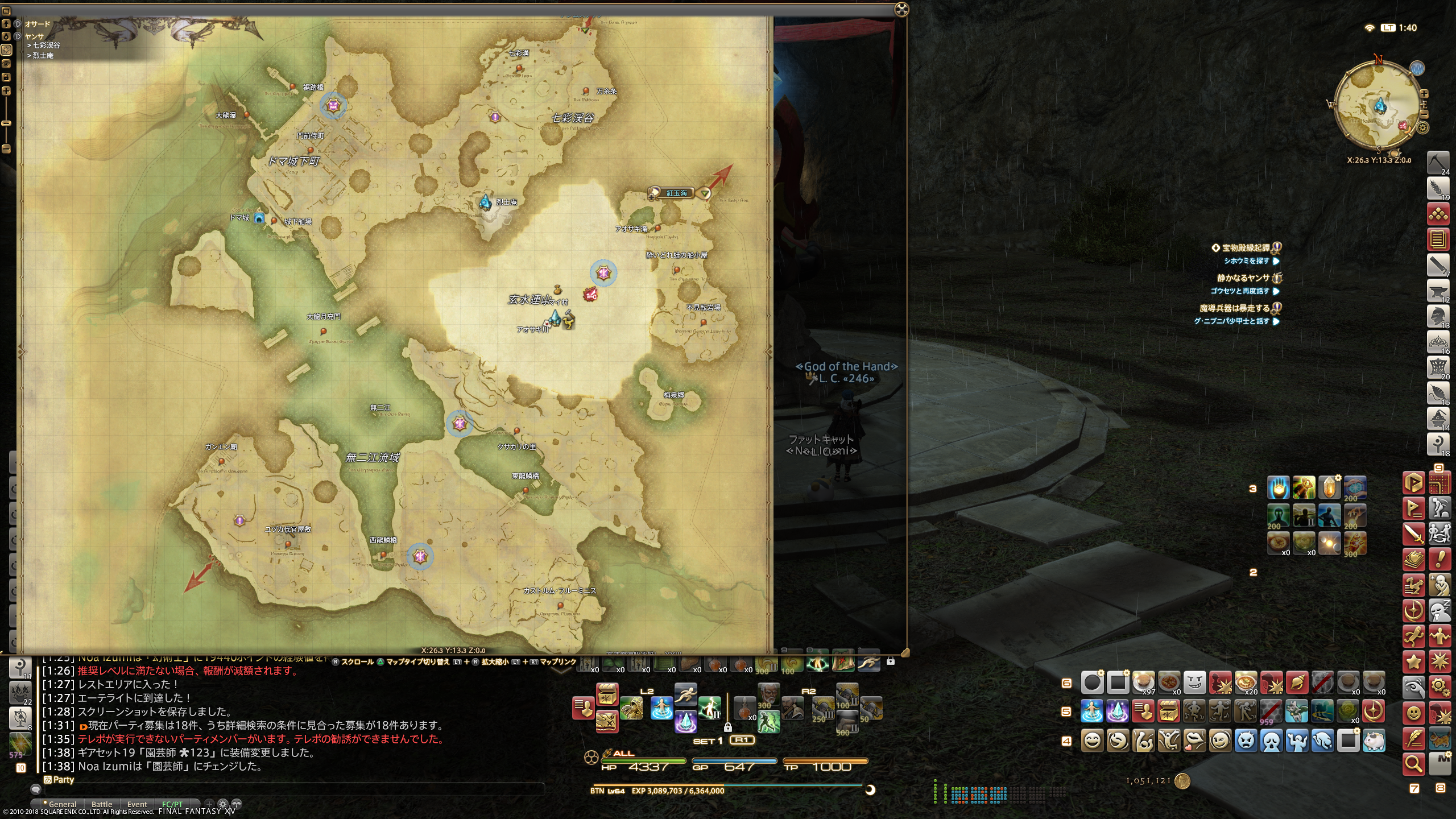Open the smiley face emote menu icon

pos(1414,713)
